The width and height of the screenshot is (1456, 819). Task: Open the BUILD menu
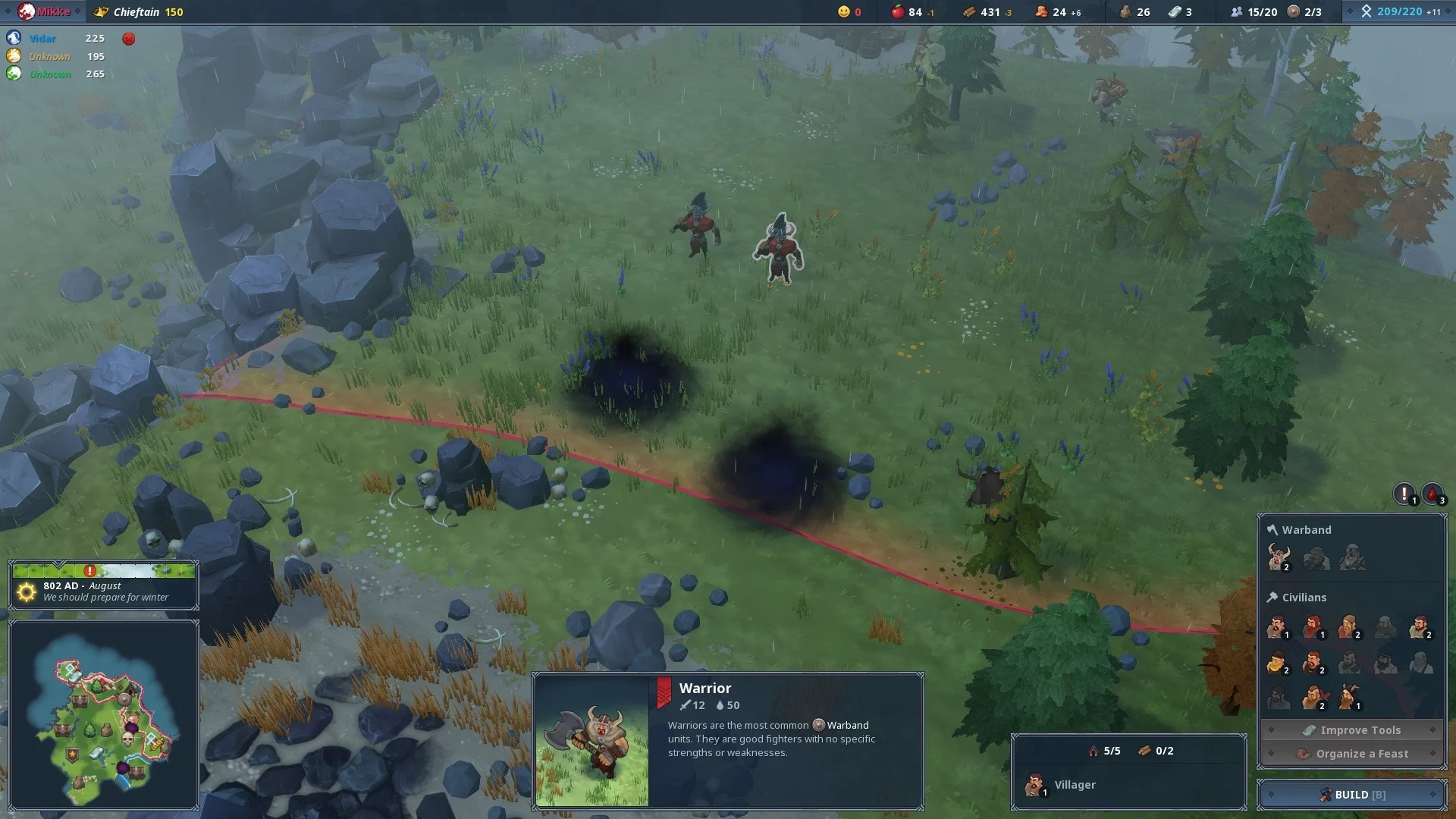[x=1352, y=794]
